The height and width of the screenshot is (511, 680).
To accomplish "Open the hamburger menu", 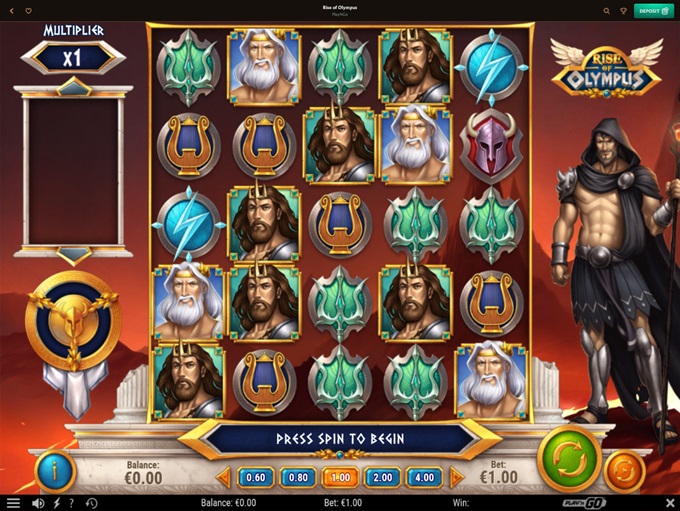I will [x=13, y=503].
